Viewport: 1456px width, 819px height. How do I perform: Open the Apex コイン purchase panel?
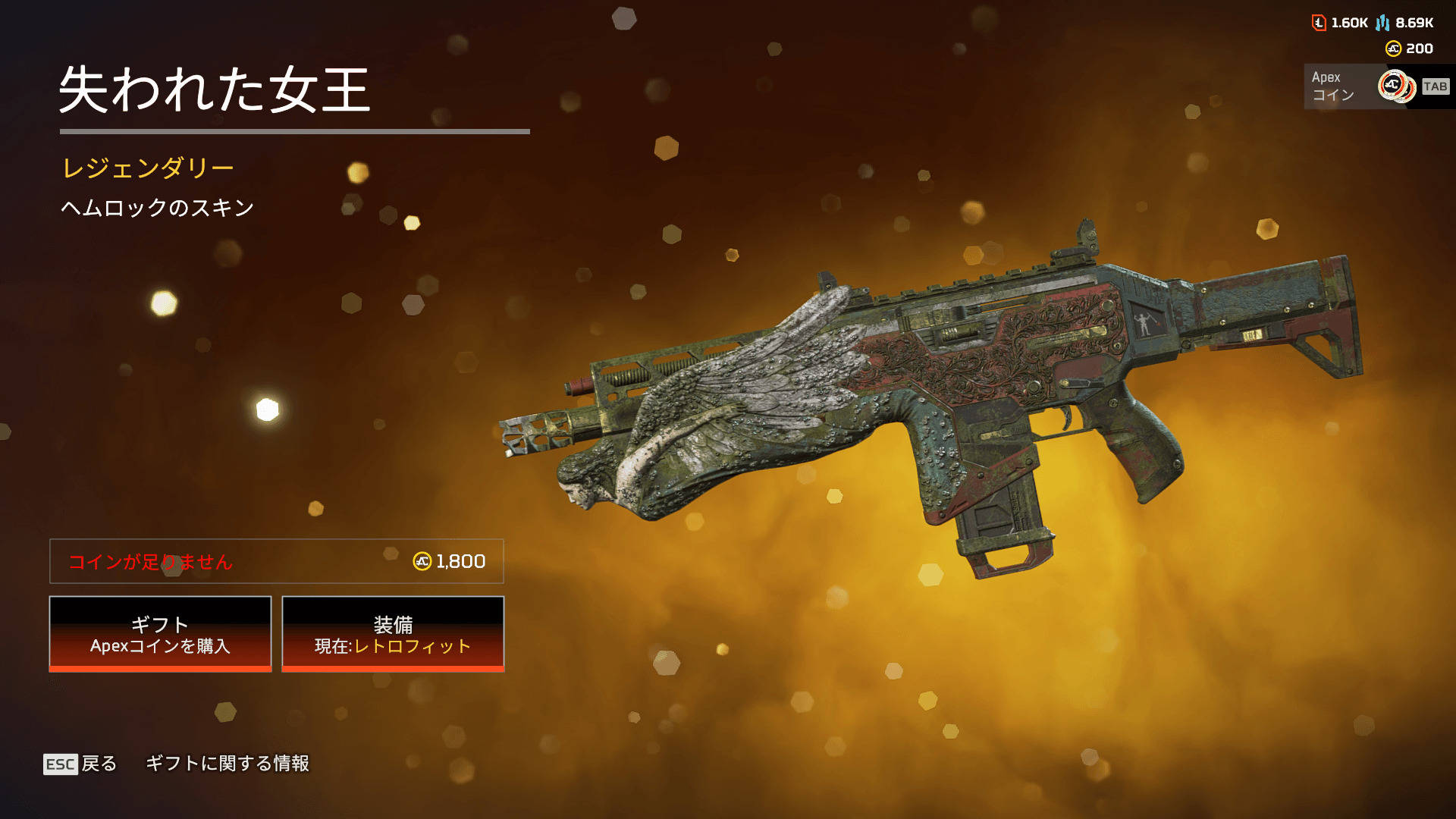pyautogui.click(x=1376, y=86)
